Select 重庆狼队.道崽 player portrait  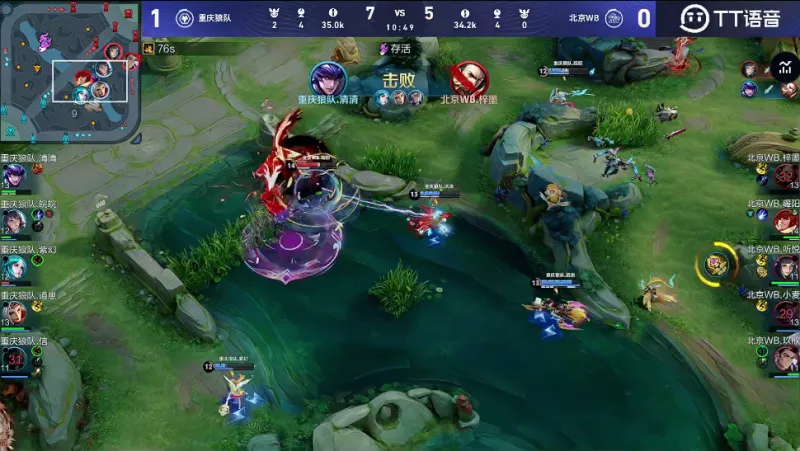click(x=14, y=313)
